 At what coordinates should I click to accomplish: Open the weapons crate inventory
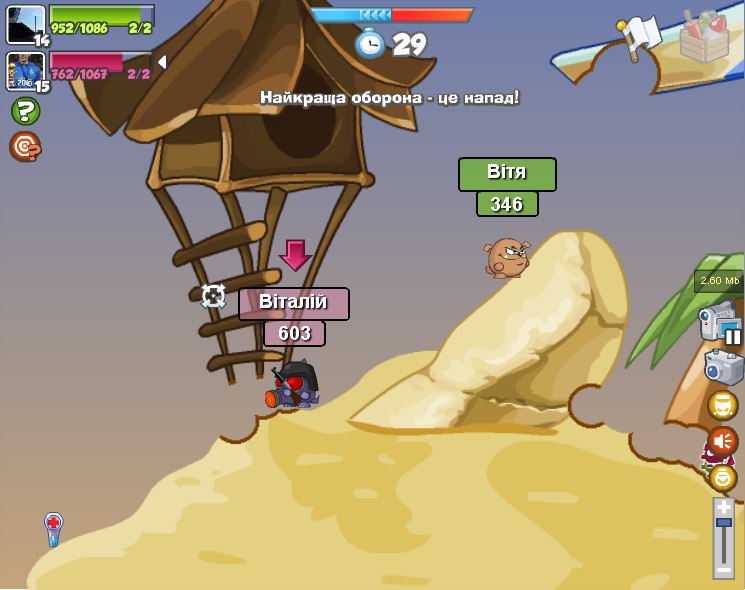pos(704,37)
